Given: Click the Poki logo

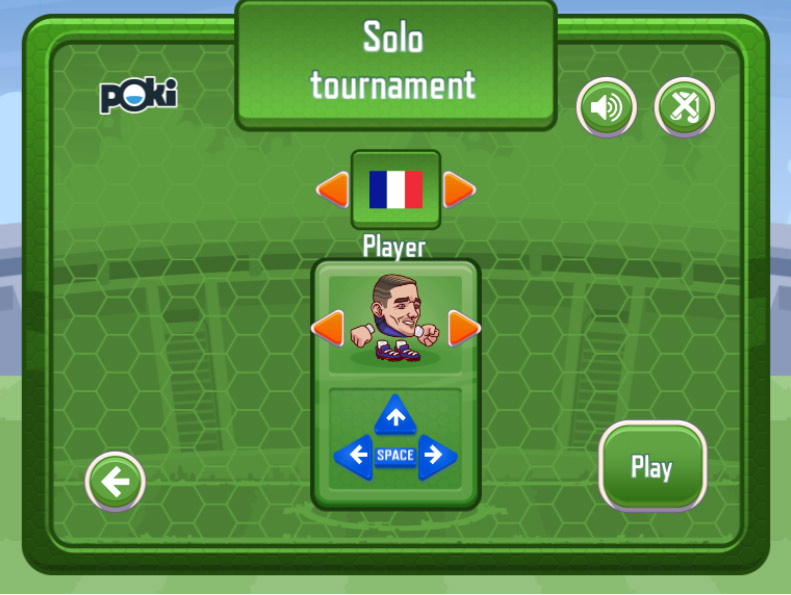Looking at the screenshot, I should (138, 96).
